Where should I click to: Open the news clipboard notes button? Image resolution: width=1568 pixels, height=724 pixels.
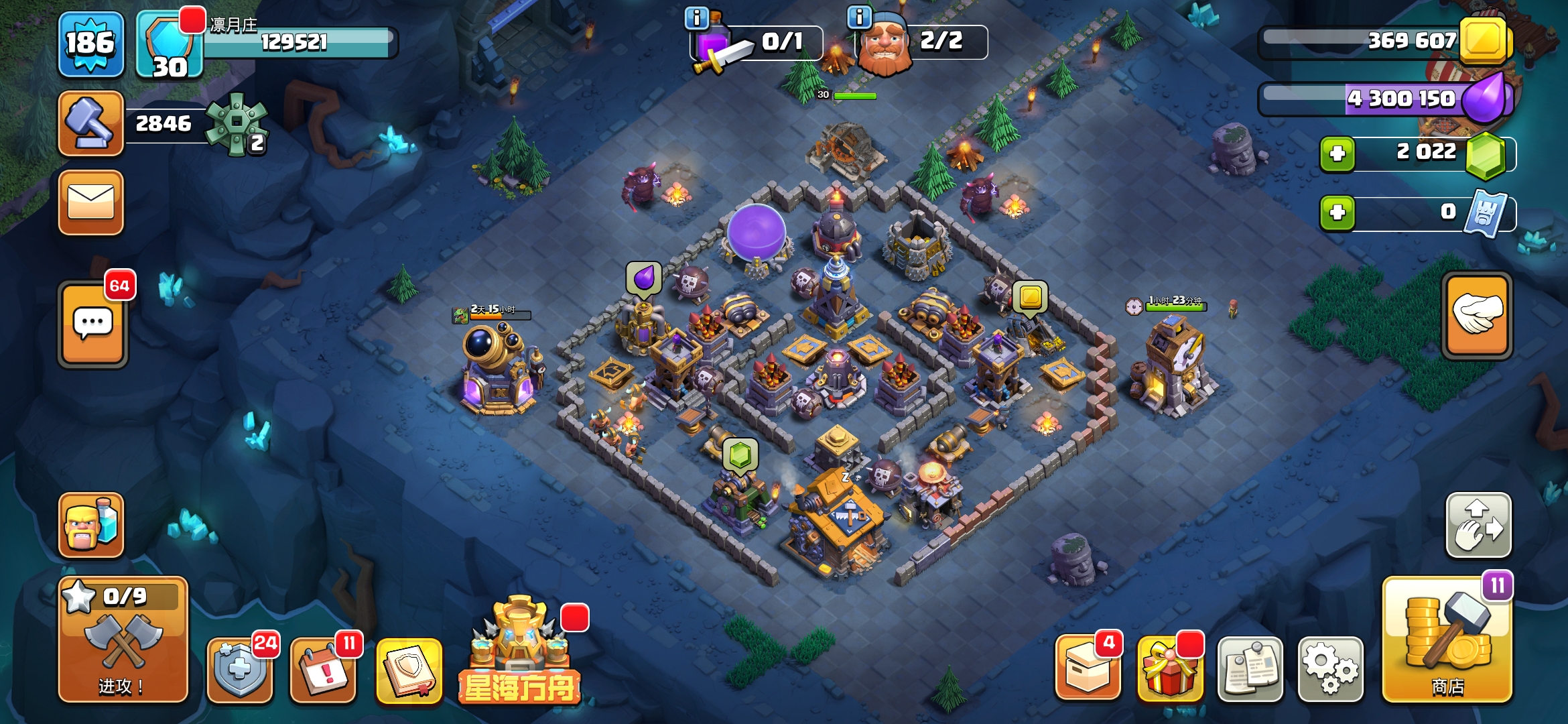[1250, 668]
